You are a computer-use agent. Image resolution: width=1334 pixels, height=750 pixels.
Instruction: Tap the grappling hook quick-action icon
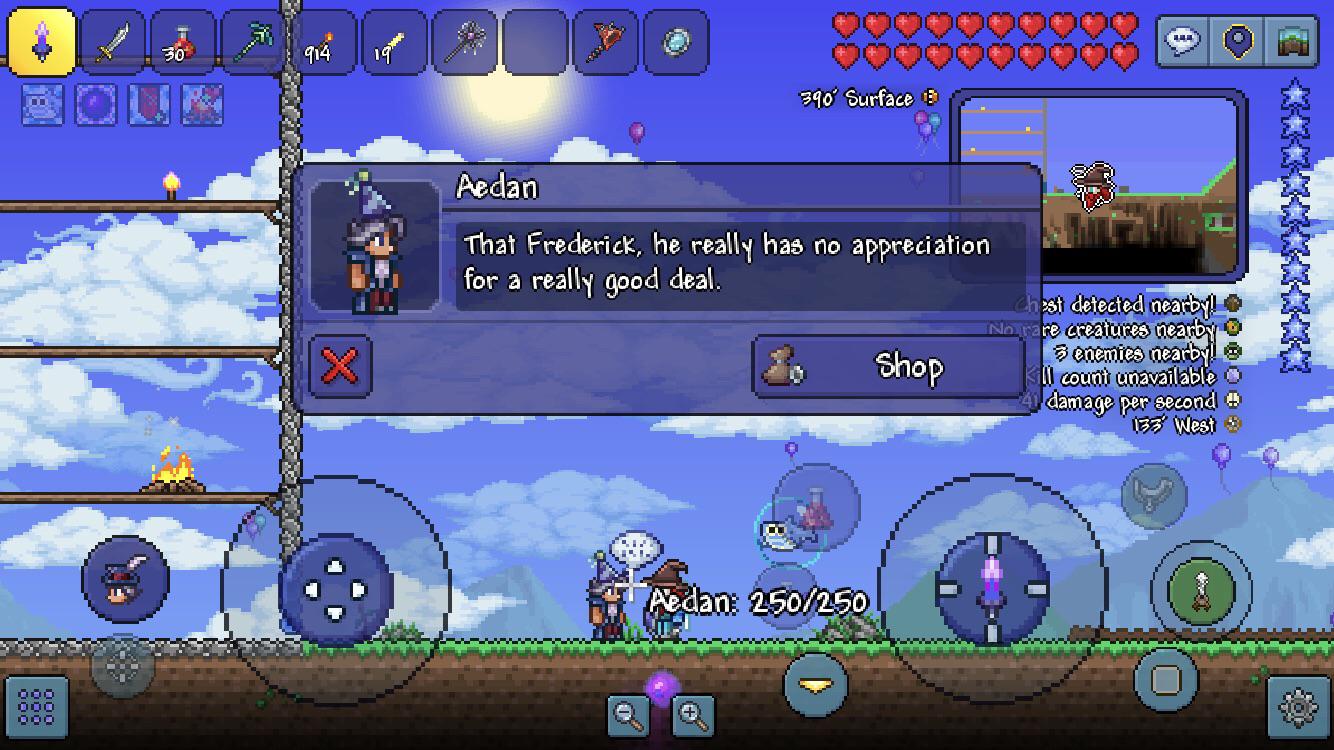coord(1153,495)
